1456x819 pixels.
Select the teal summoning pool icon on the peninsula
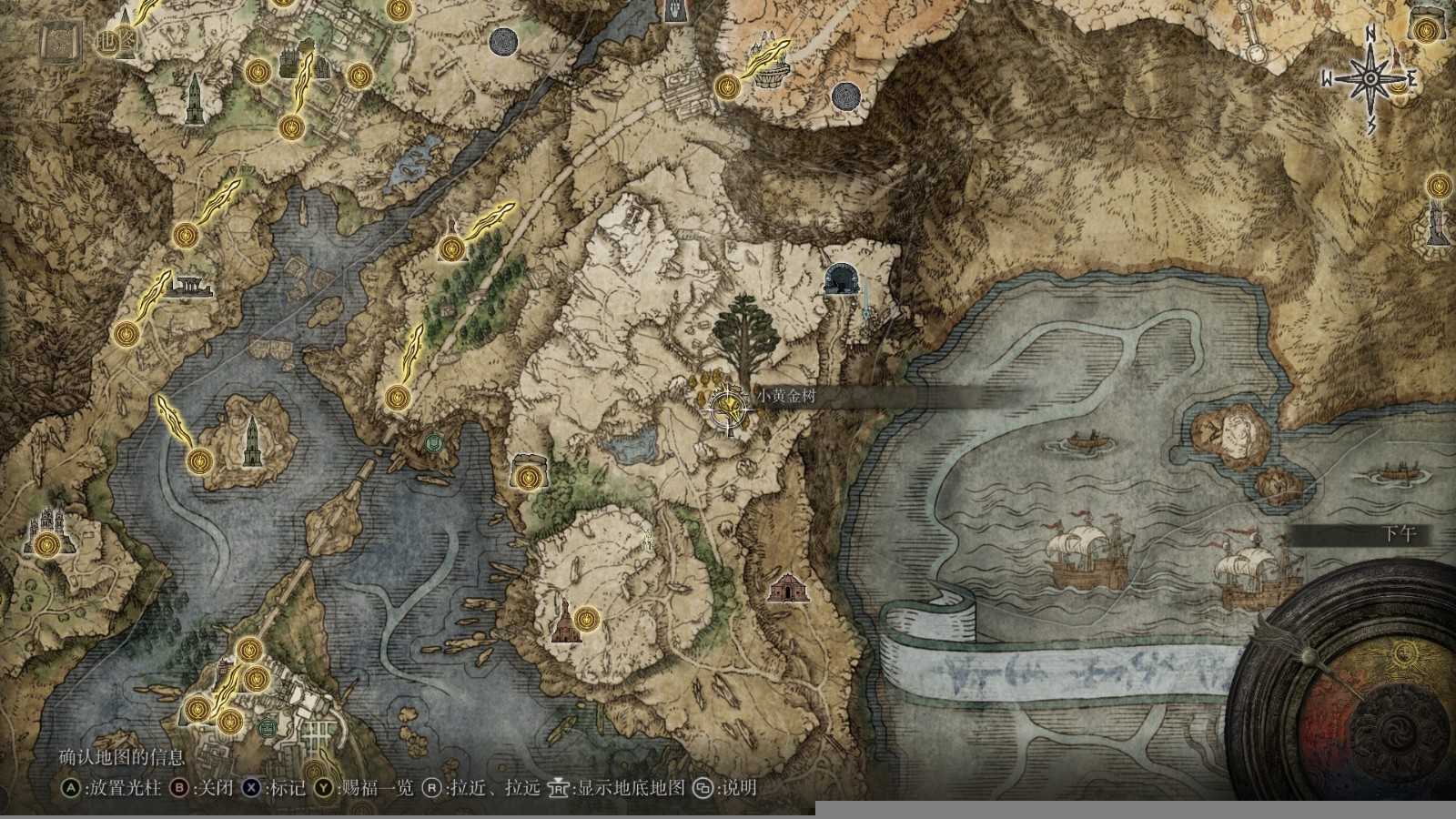coord(435,443)
